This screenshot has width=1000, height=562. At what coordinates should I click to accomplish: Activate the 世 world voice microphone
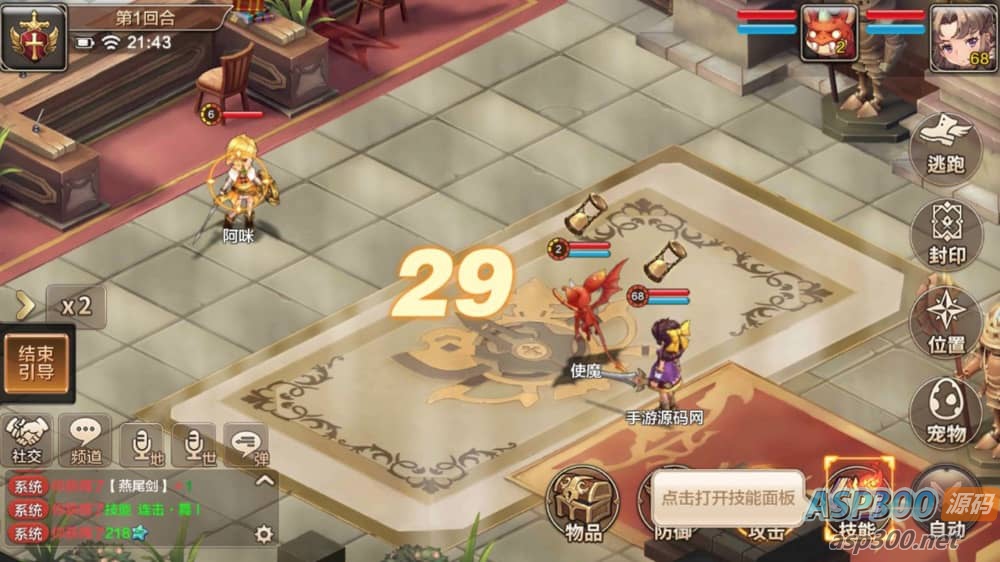193,442
